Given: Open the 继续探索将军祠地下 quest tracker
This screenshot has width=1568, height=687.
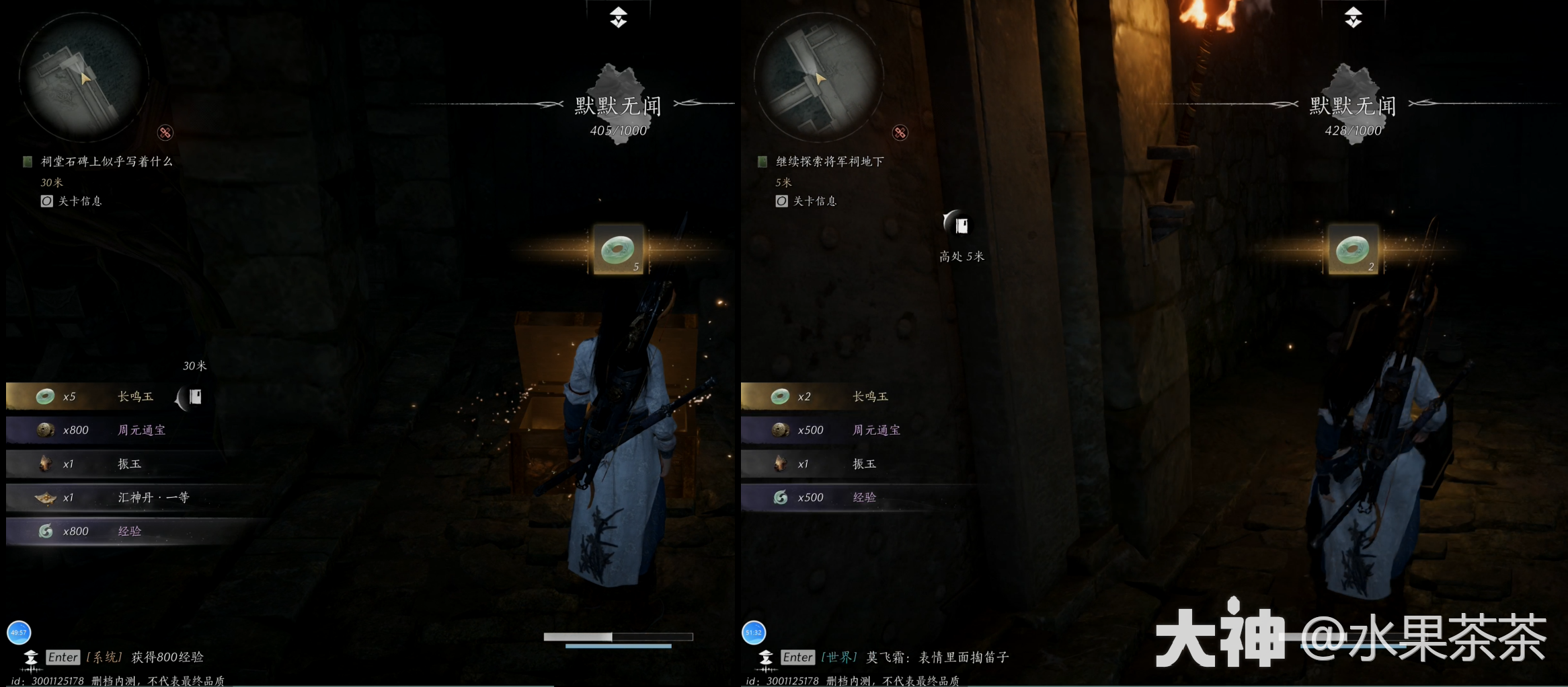Looking at the screenshot, I should click(x=829, y=161).
